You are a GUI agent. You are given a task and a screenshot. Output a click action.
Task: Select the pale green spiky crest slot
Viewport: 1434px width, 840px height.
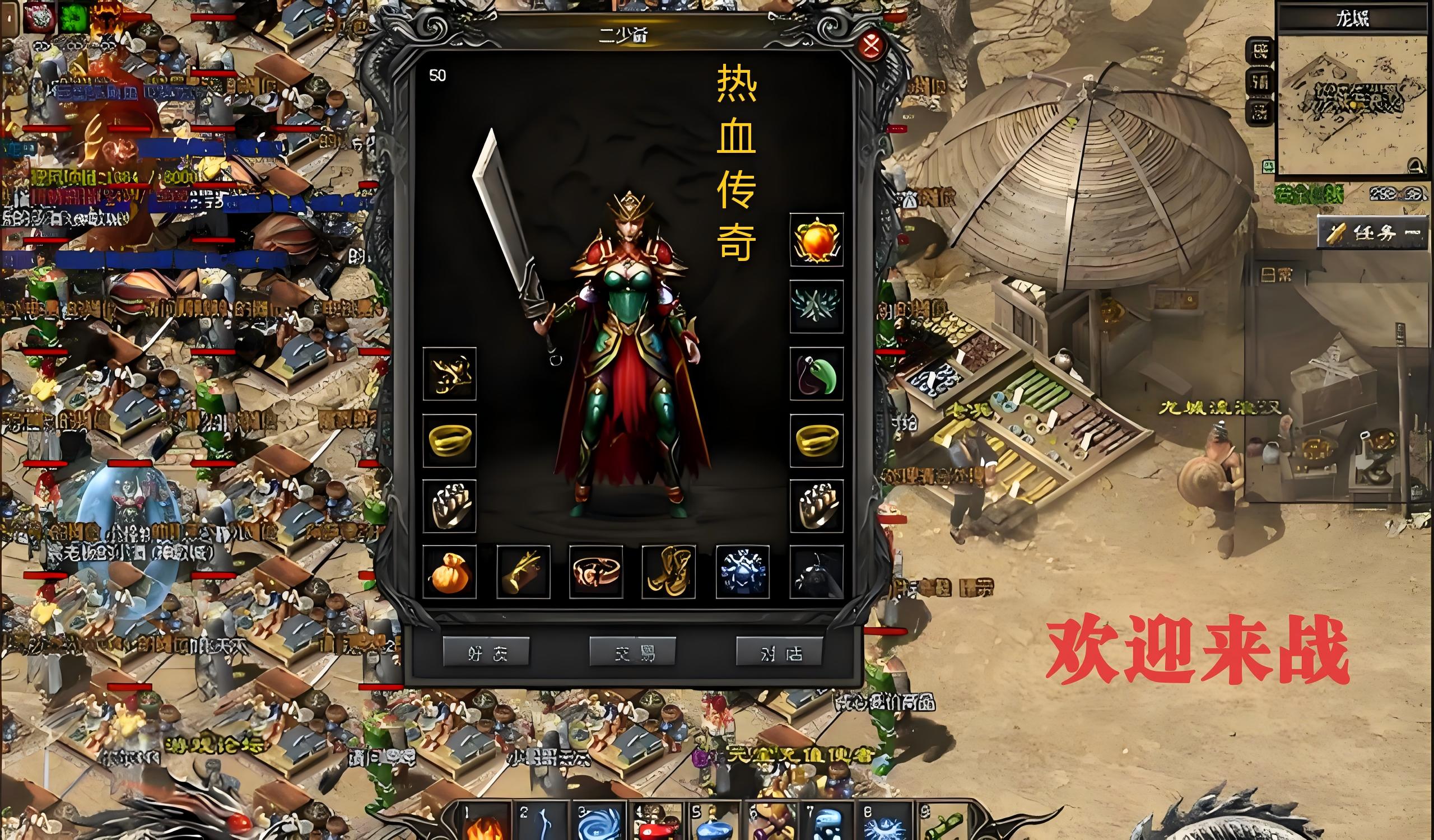pos(817,306)
